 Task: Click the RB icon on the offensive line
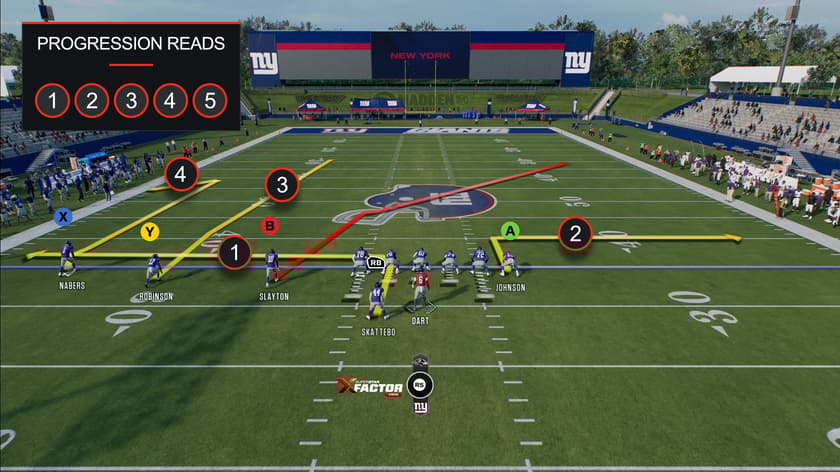[376, 263]
